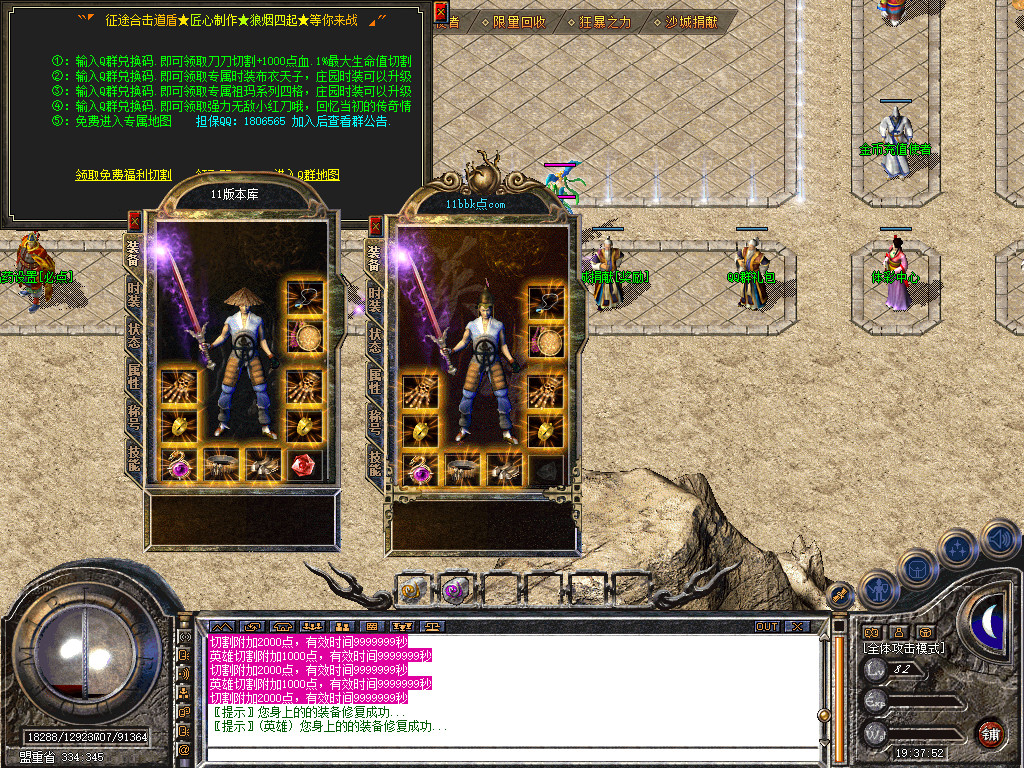Click the 领取免费福利切割 link
1024x768 pixels.
(124, 175)
